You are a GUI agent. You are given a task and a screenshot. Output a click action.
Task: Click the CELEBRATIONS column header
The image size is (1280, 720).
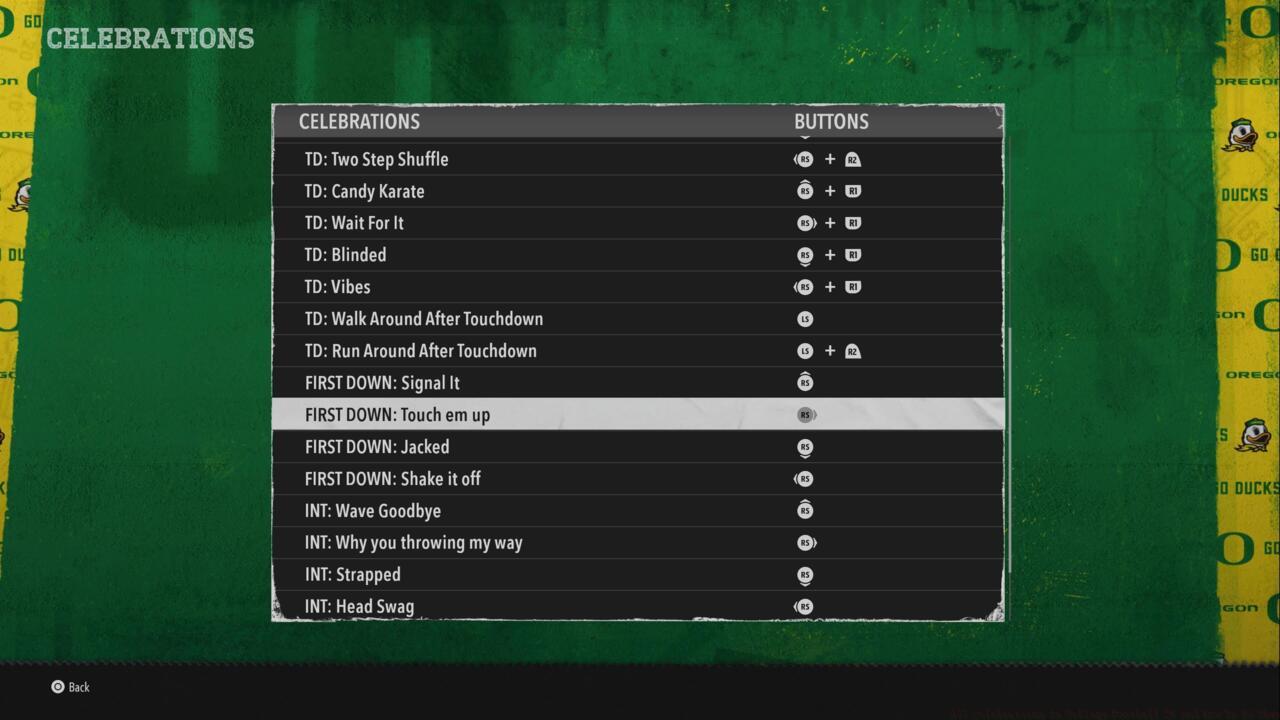pyautogui.click(x=360, y=121)
